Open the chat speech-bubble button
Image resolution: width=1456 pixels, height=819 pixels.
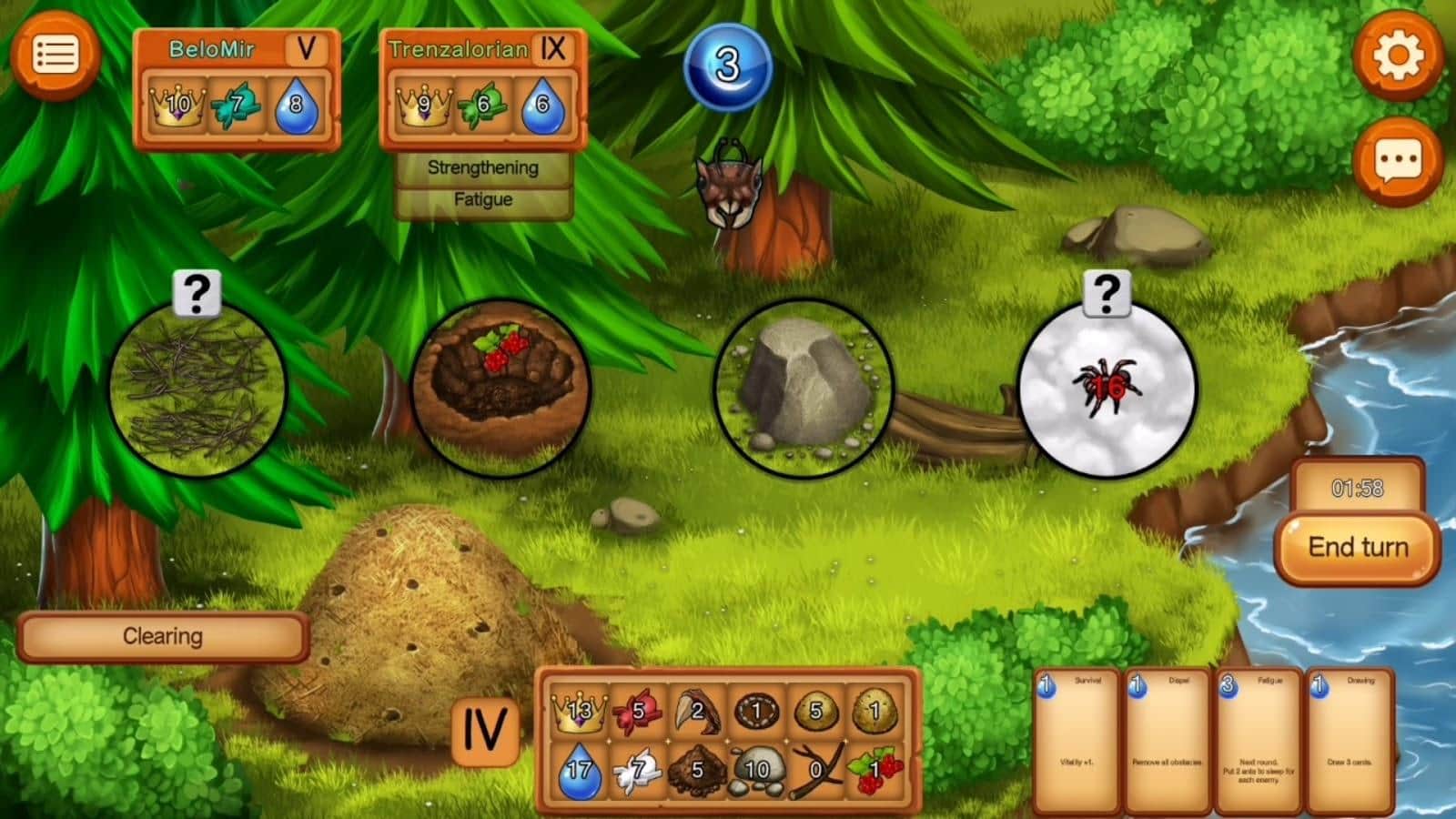point(1397,161)
